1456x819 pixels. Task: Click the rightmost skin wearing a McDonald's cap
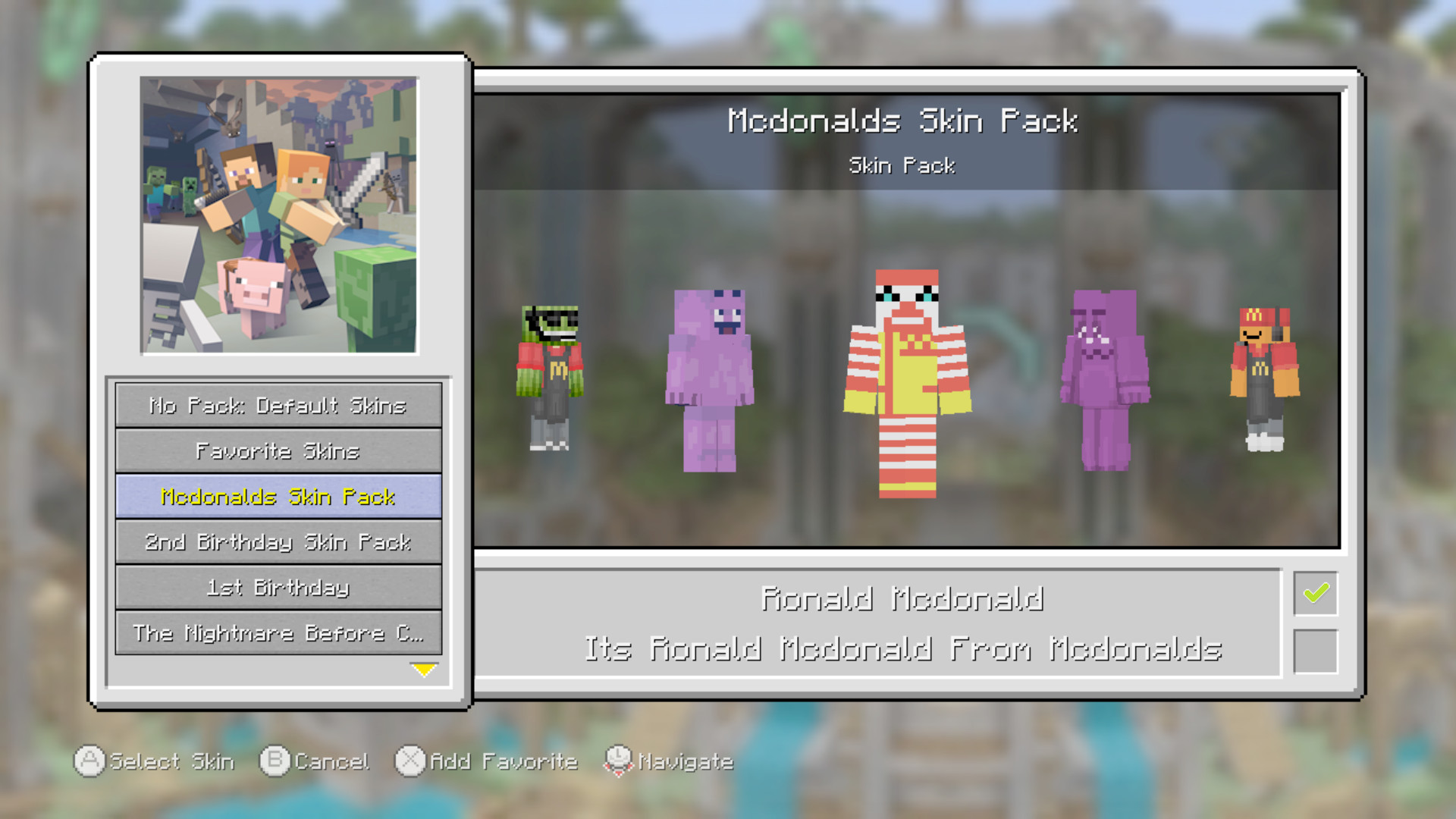1263,372
